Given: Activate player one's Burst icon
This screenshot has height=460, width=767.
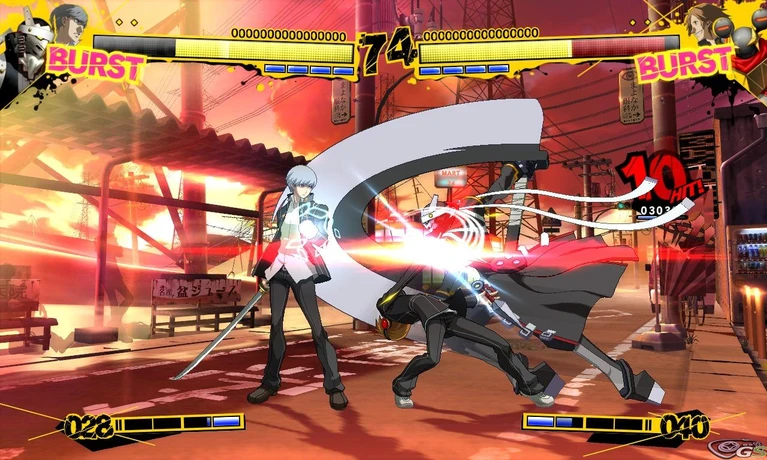Looking at the screenshot, I should (97, 62).
